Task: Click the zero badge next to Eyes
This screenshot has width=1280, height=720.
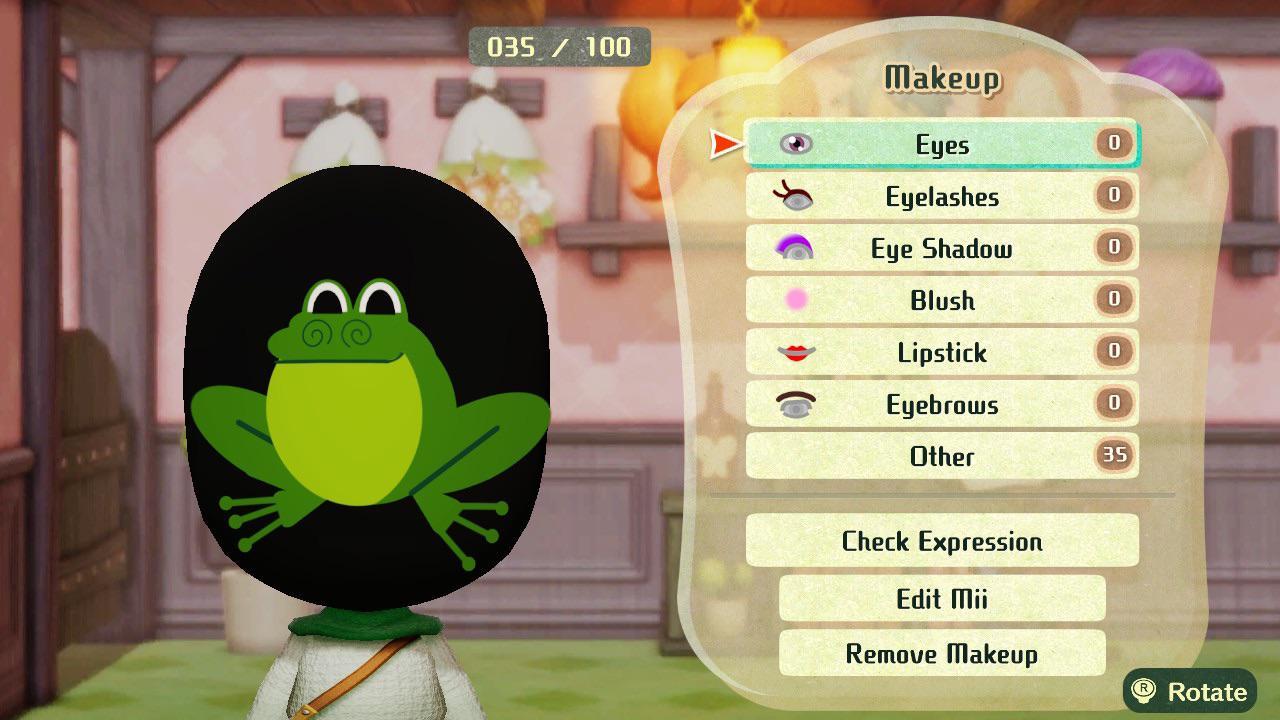Action: (x=1113, y=144)
